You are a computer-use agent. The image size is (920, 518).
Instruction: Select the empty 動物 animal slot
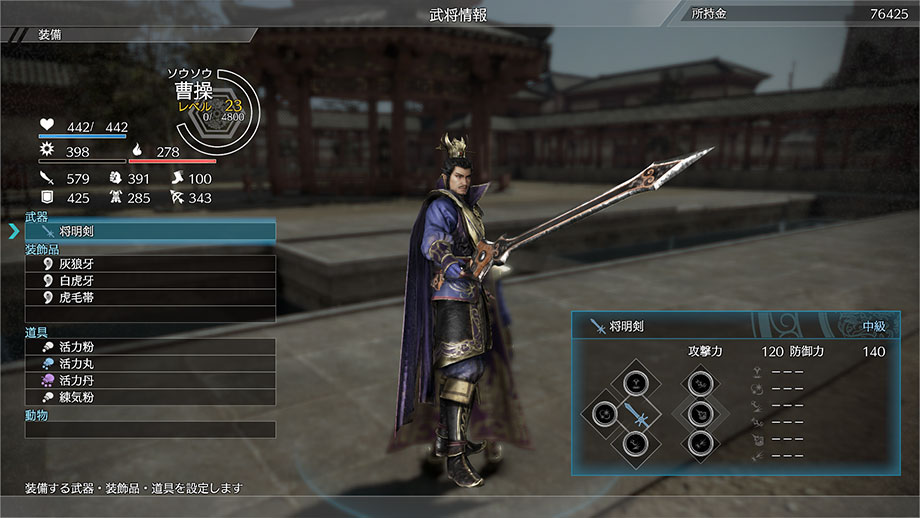(150, 430)
